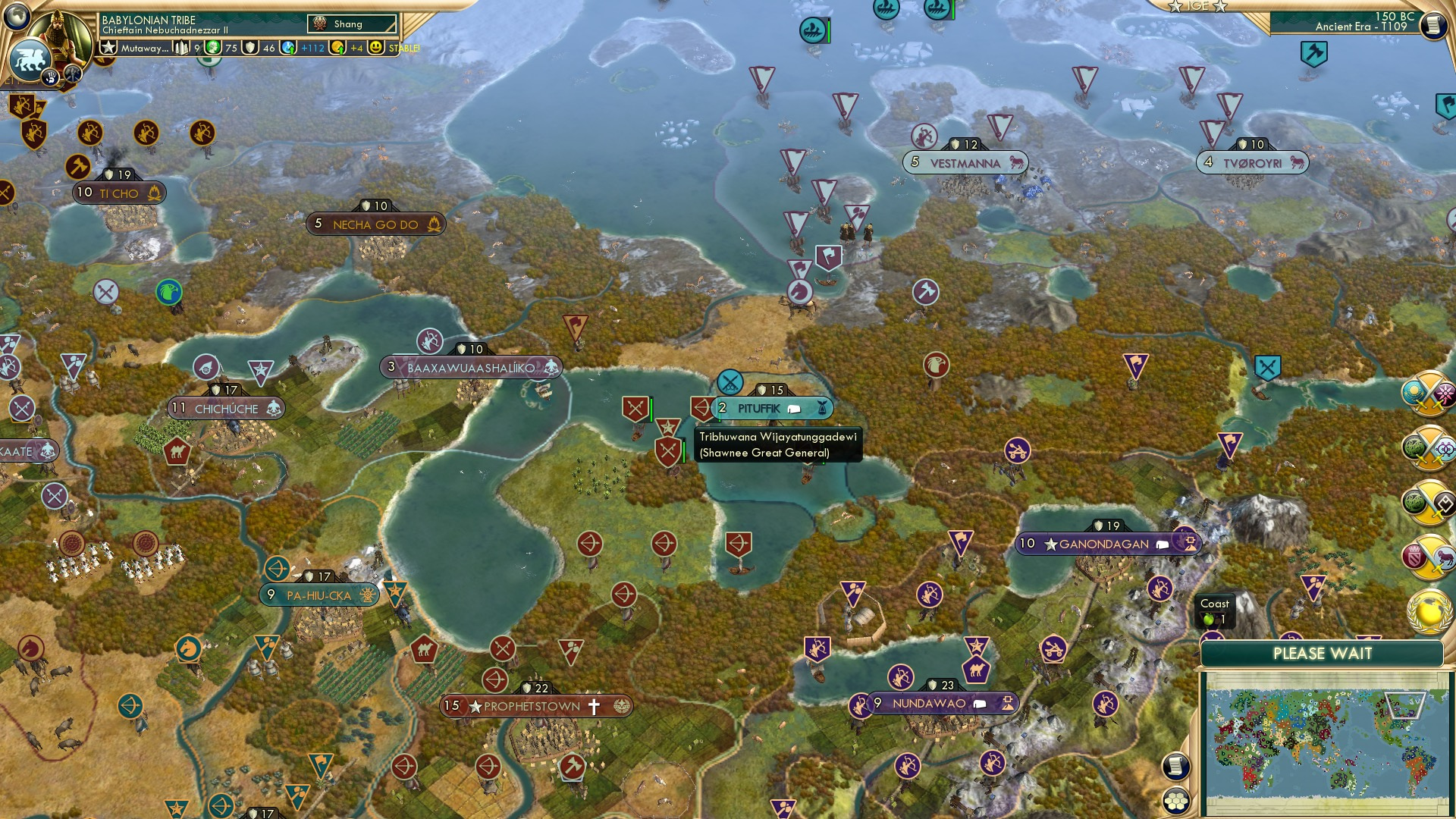Open the notification log scroll icon
The width and height of the screenshot is (1456, 819).
pos(1176,767)
